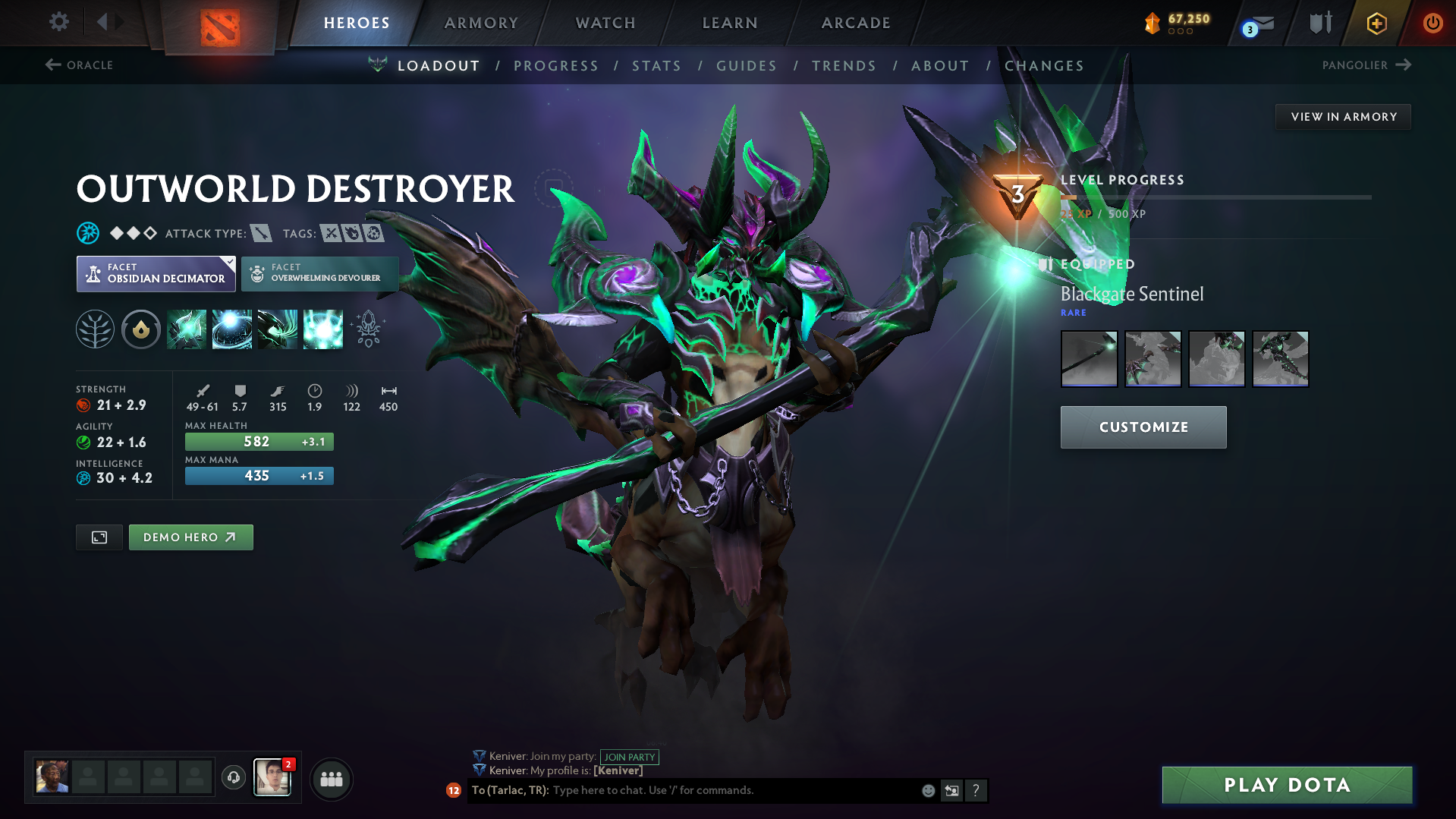Go back to Oracle hero page
This screenshot has width=1456, height=819.
pos(79,65)
